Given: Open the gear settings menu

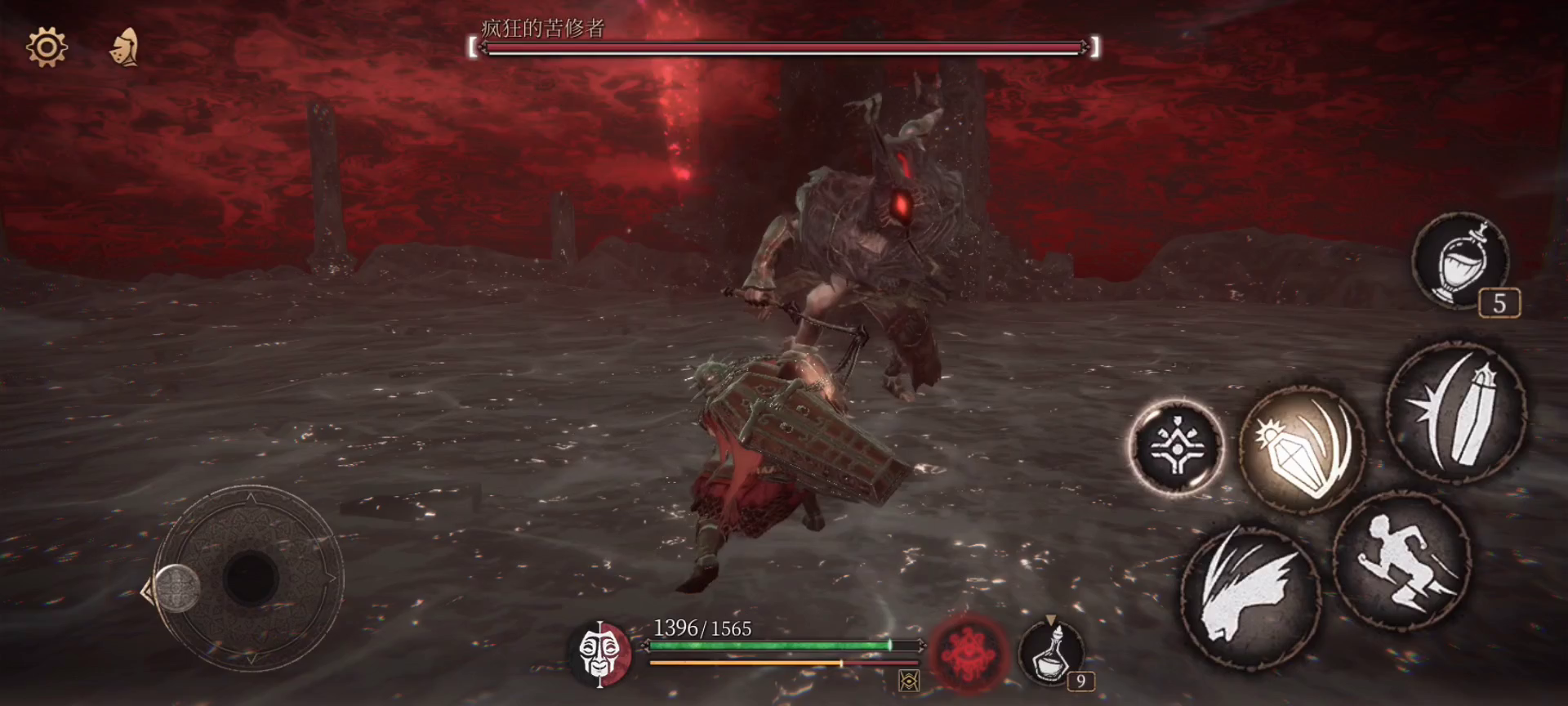Looking at the screenshot, I should (x=47, y=47).
